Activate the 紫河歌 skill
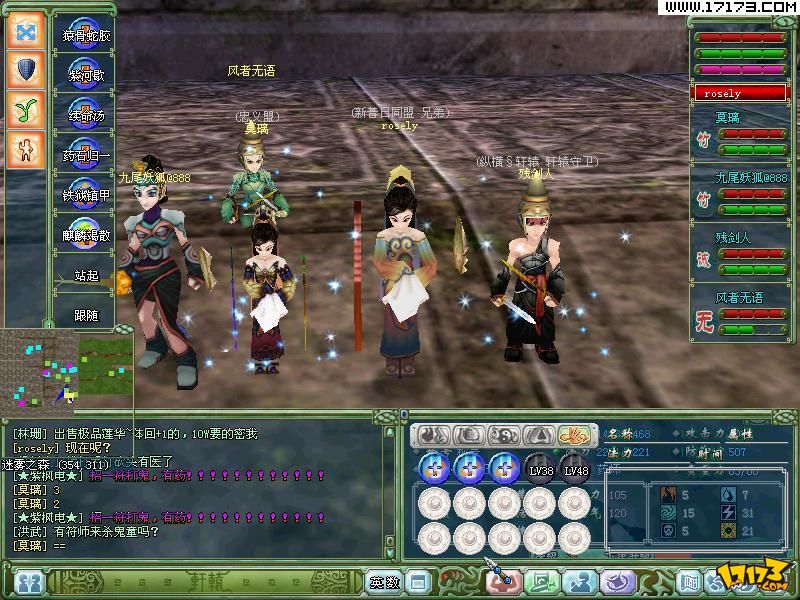This screenshot has height=600, width=800. [x=86, y=73]
